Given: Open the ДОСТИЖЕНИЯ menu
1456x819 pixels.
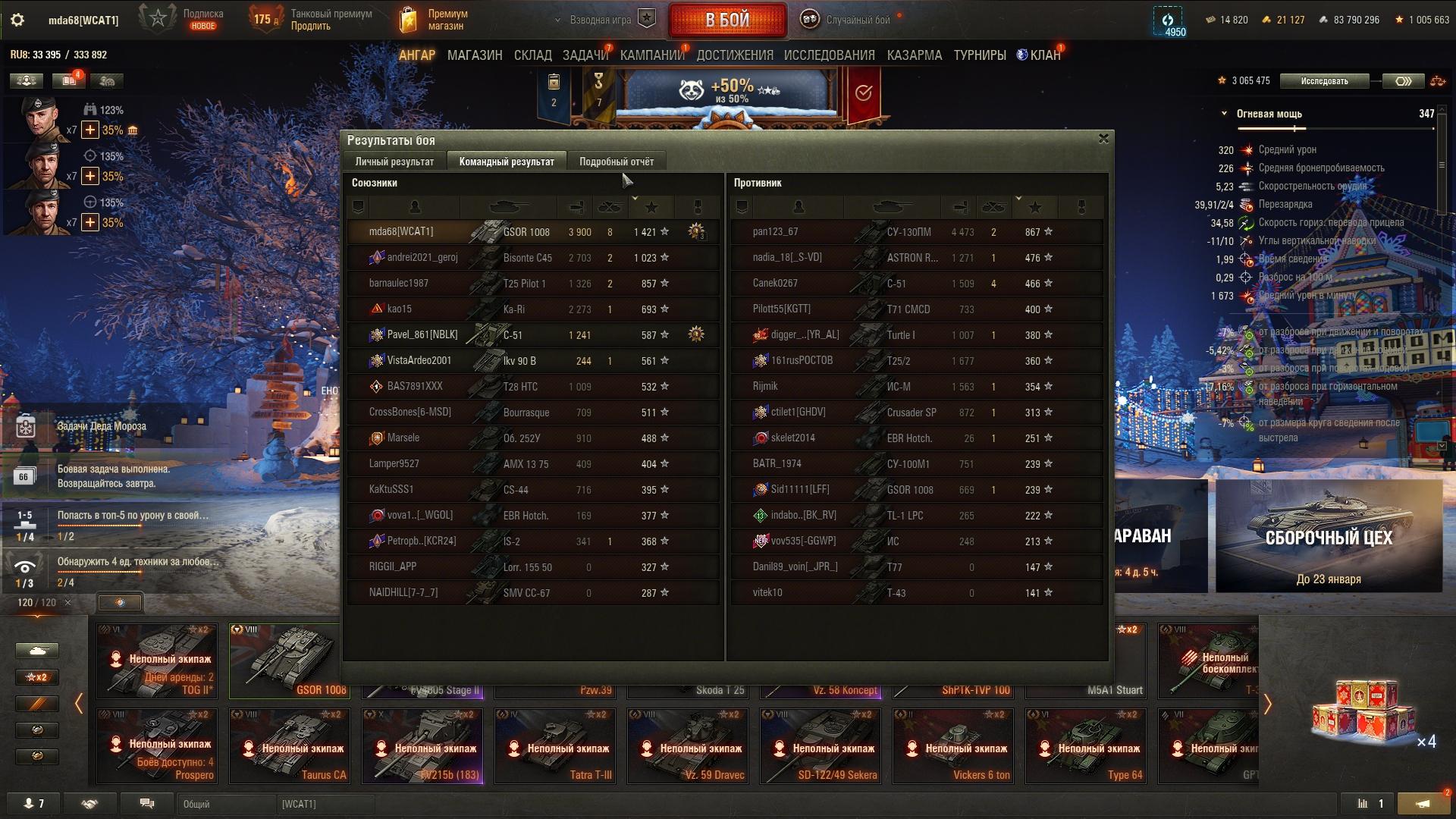Looking at the screenshot, I should (734, 55).
